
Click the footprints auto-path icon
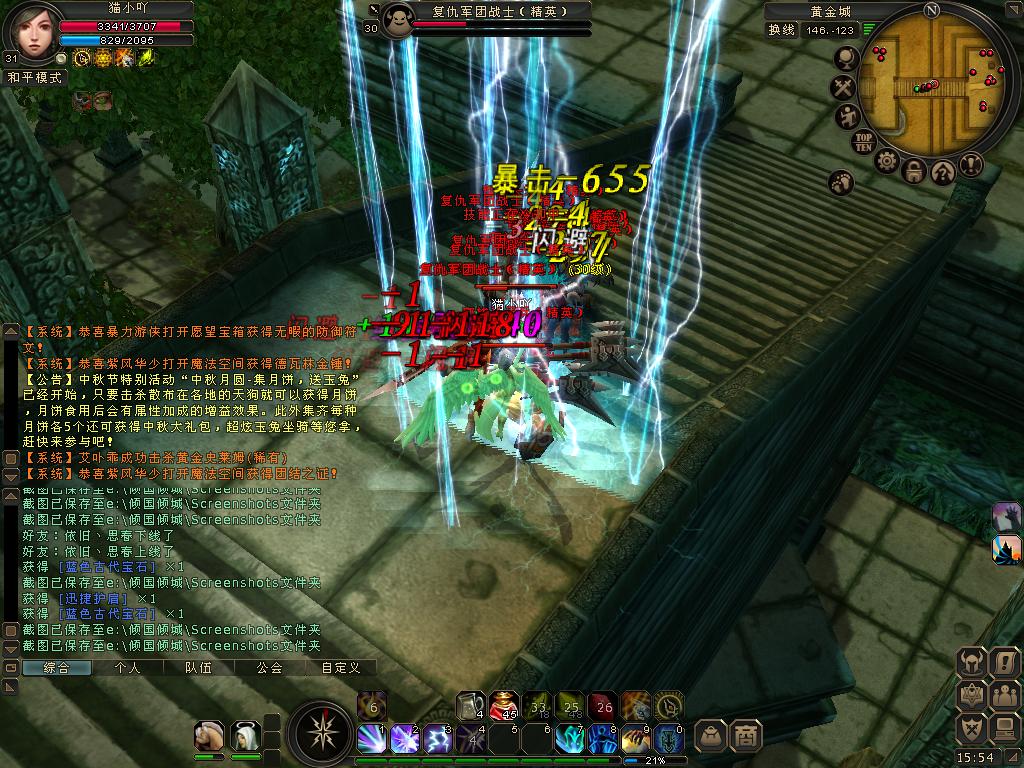pyautogui.click(x=841, y=182)
